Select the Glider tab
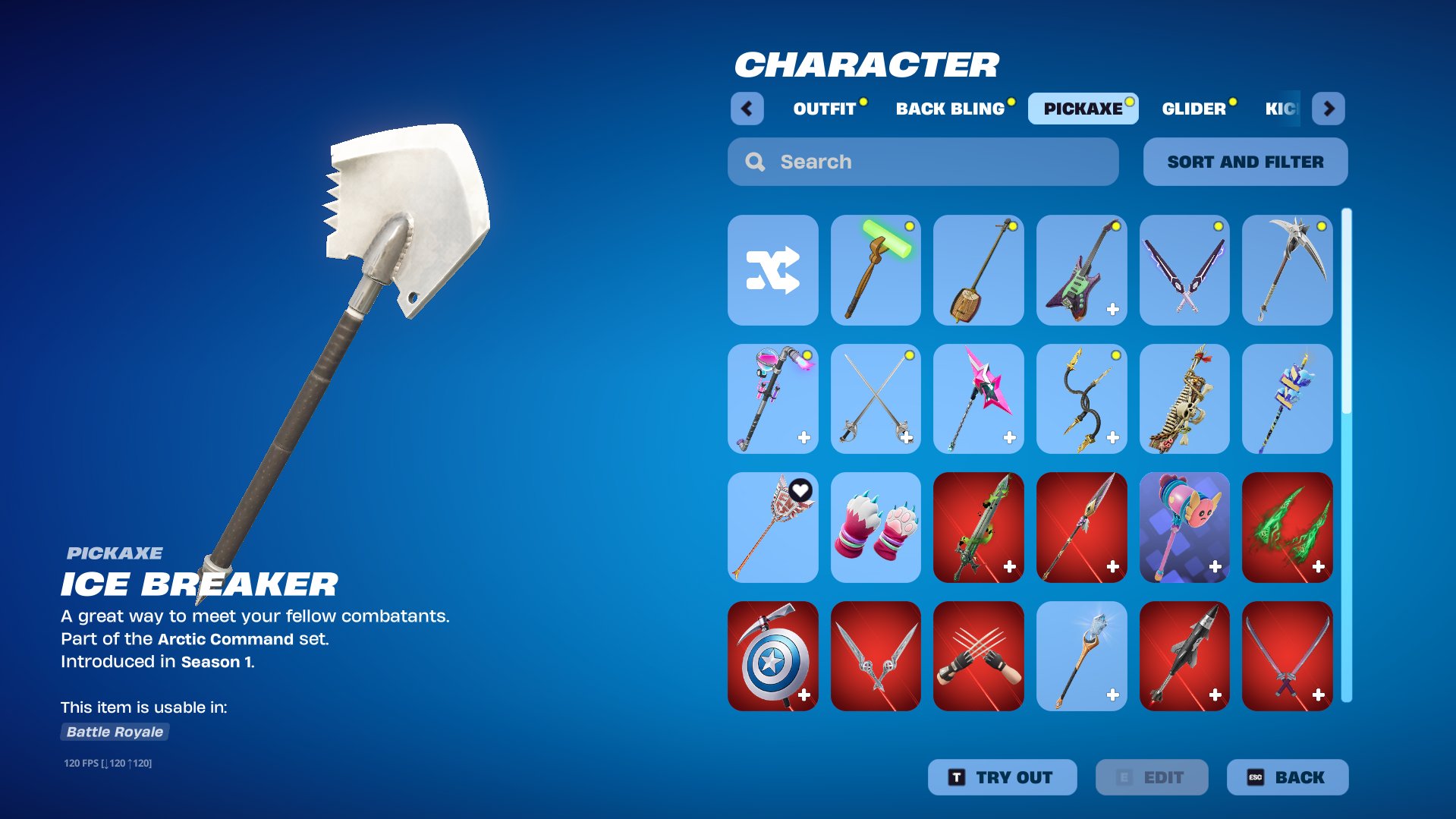 1193,109
